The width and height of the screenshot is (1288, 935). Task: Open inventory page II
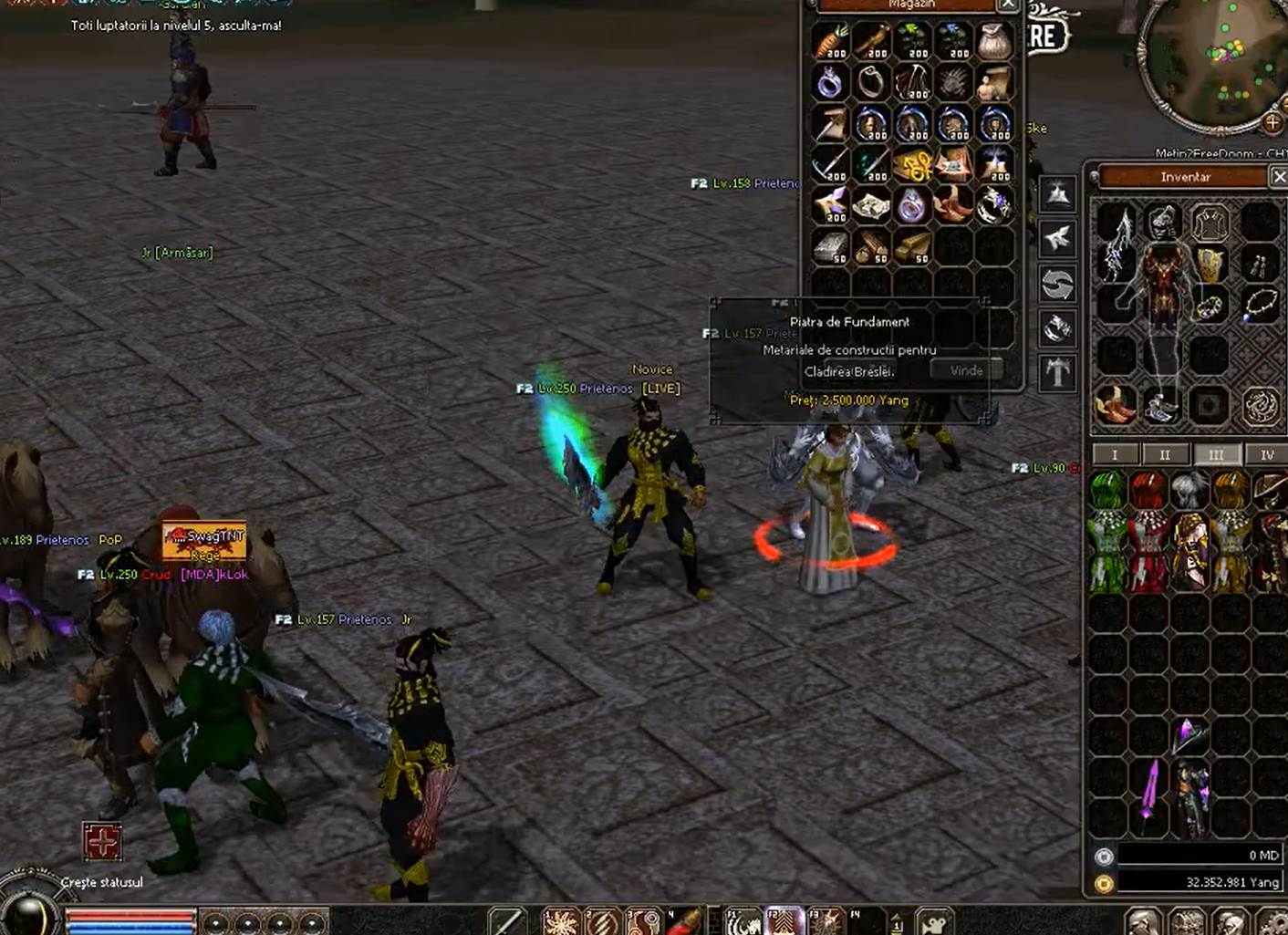1165,454
